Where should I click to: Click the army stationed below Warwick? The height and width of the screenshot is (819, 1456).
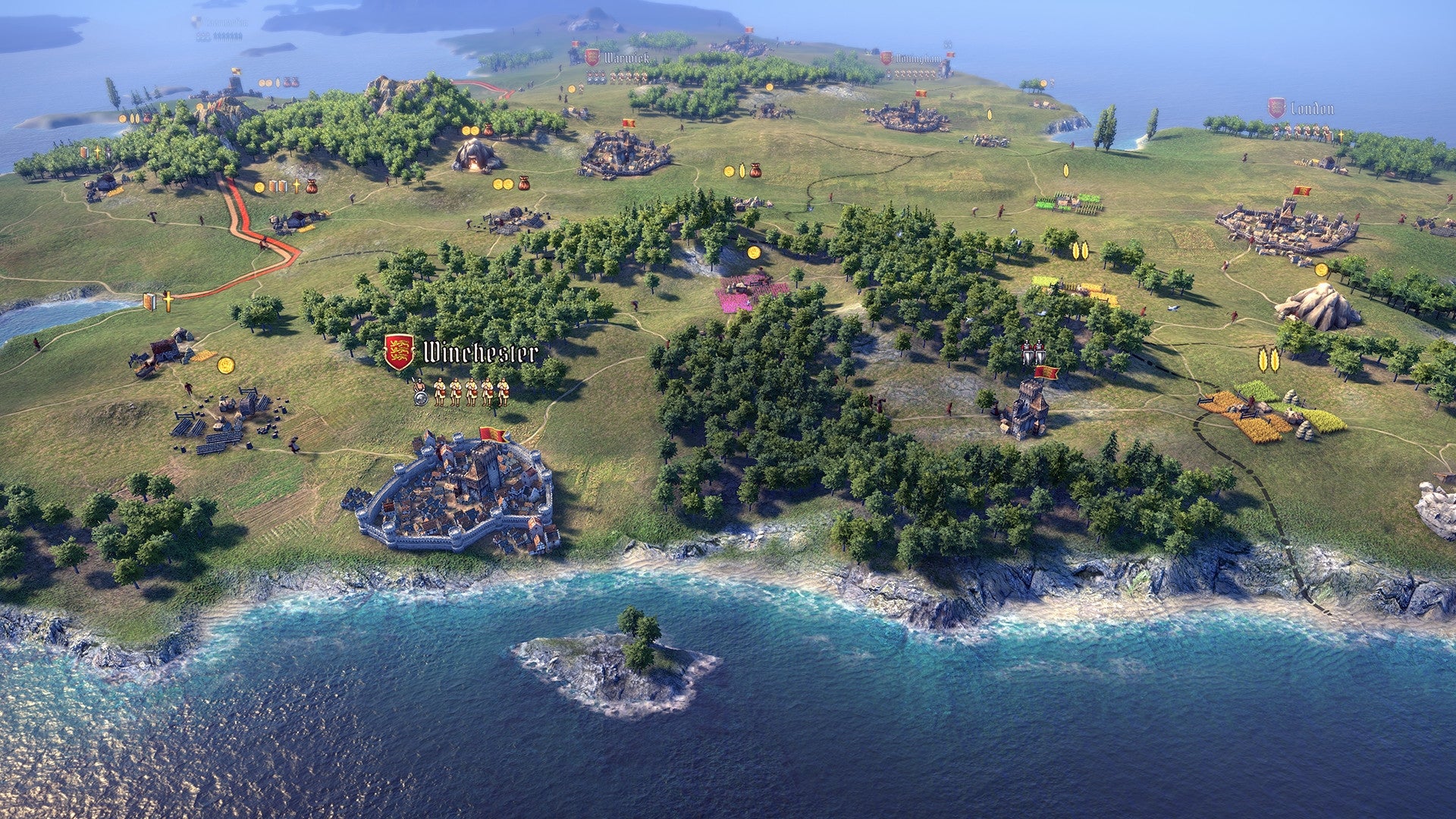tap(614, 76)
